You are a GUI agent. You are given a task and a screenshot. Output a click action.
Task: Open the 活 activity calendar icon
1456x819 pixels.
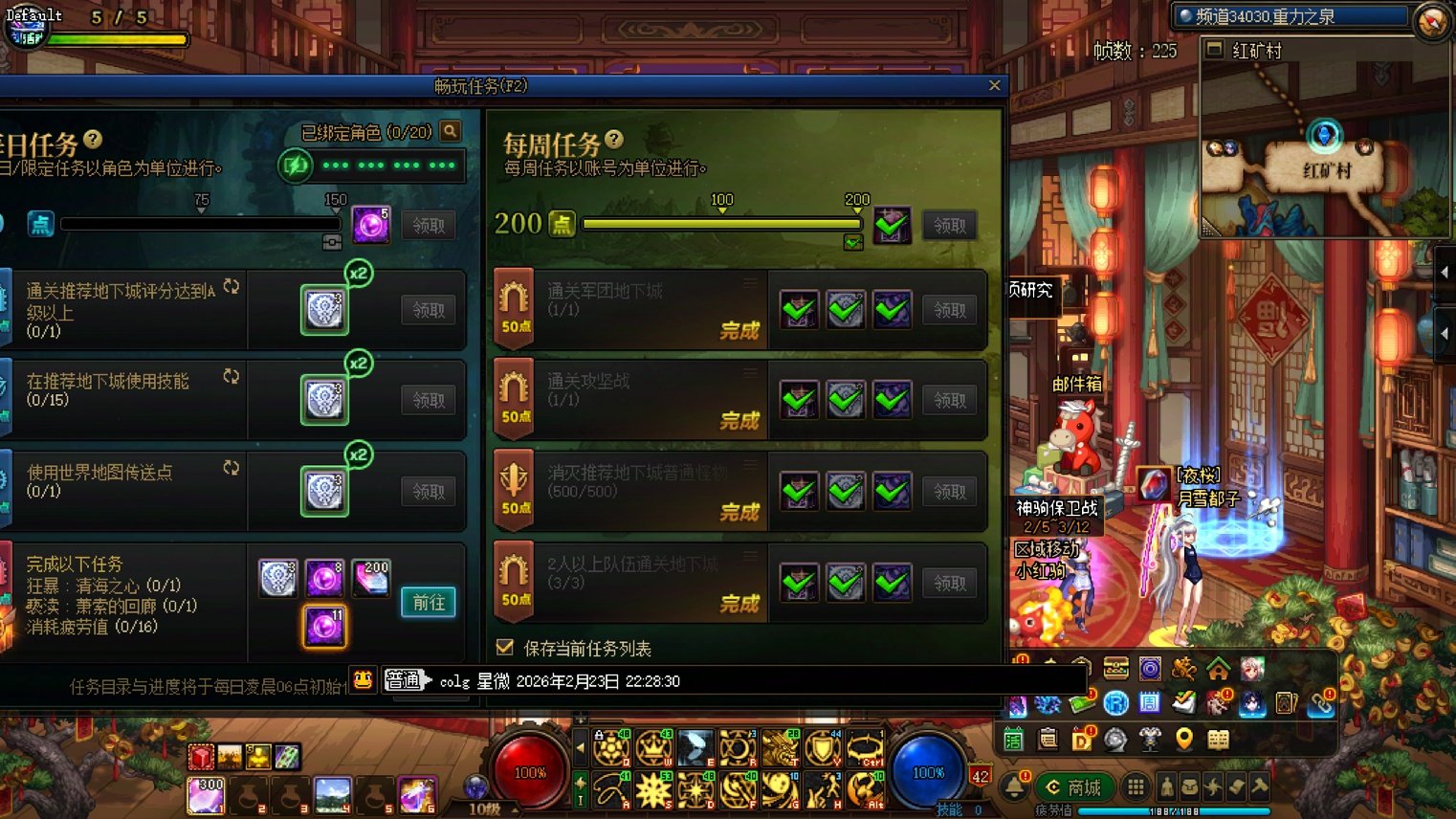point(1013,739)
